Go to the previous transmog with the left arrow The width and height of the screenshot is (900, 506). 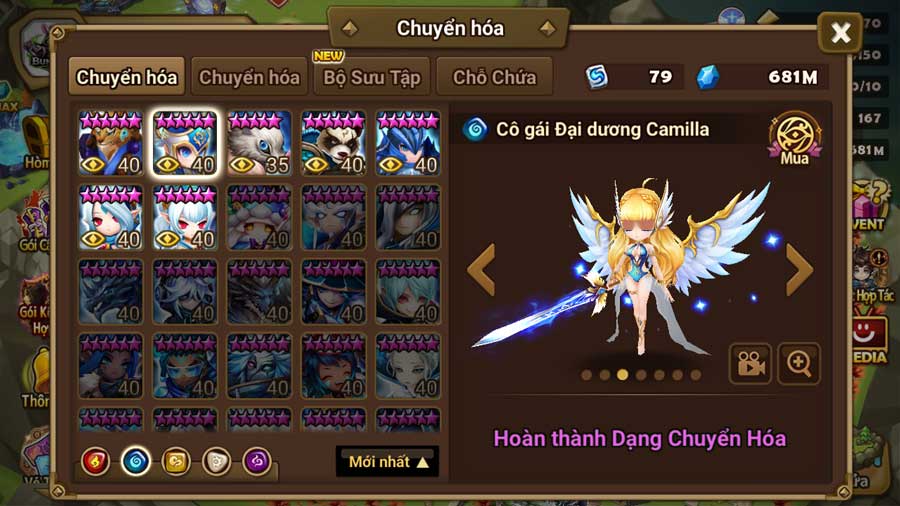pyautogui.click(x=482, y=270)
